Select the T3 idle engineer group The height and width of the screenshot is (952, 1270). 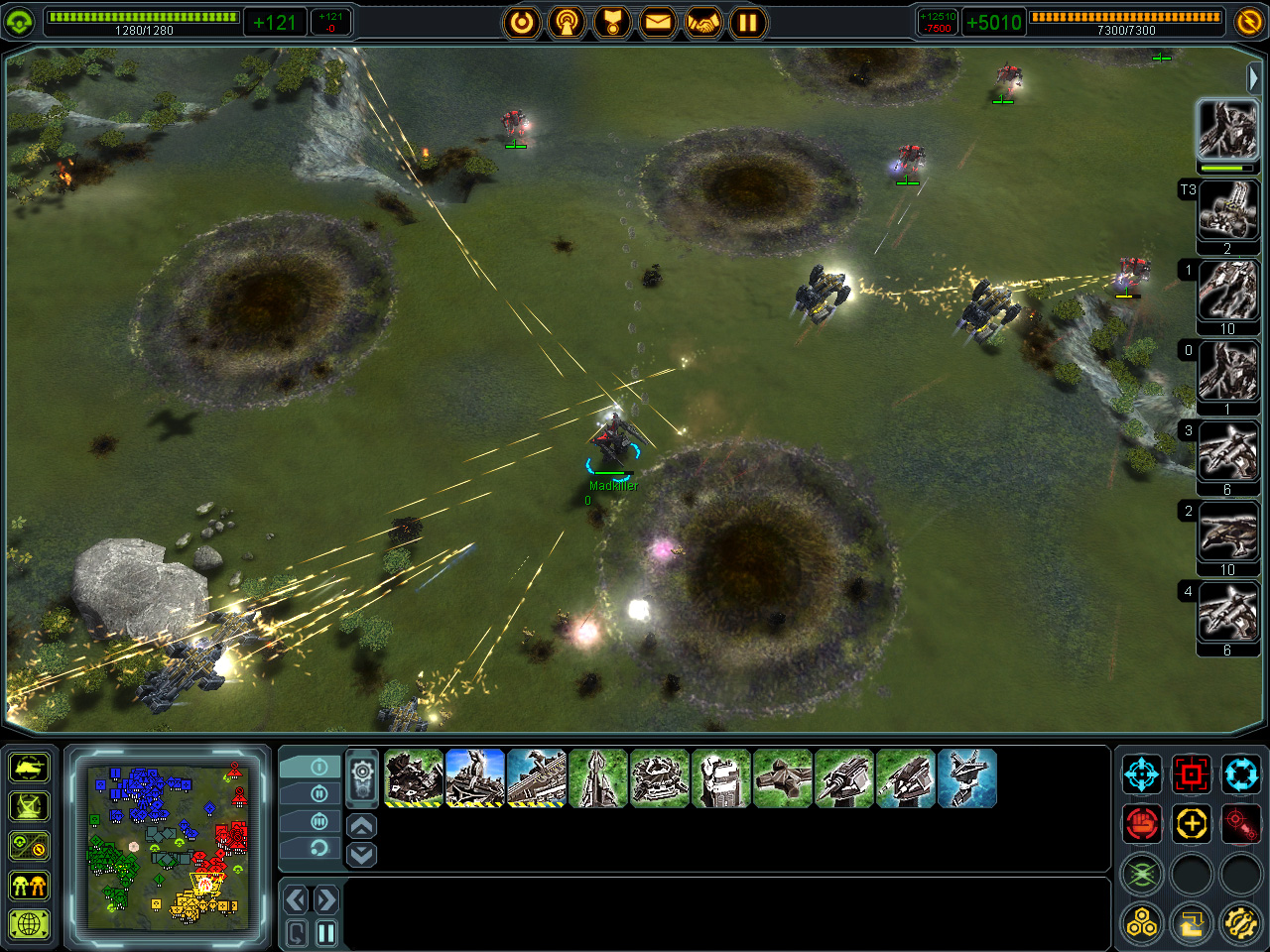(1227, 210)
